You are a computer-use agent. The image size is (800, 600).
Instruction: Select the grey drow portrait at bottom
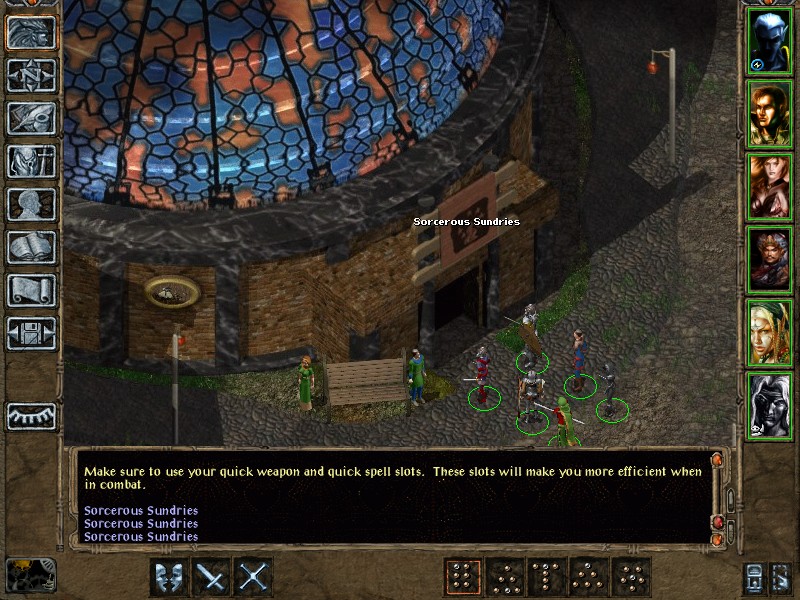pyautogui.click(x=769, y=406)
